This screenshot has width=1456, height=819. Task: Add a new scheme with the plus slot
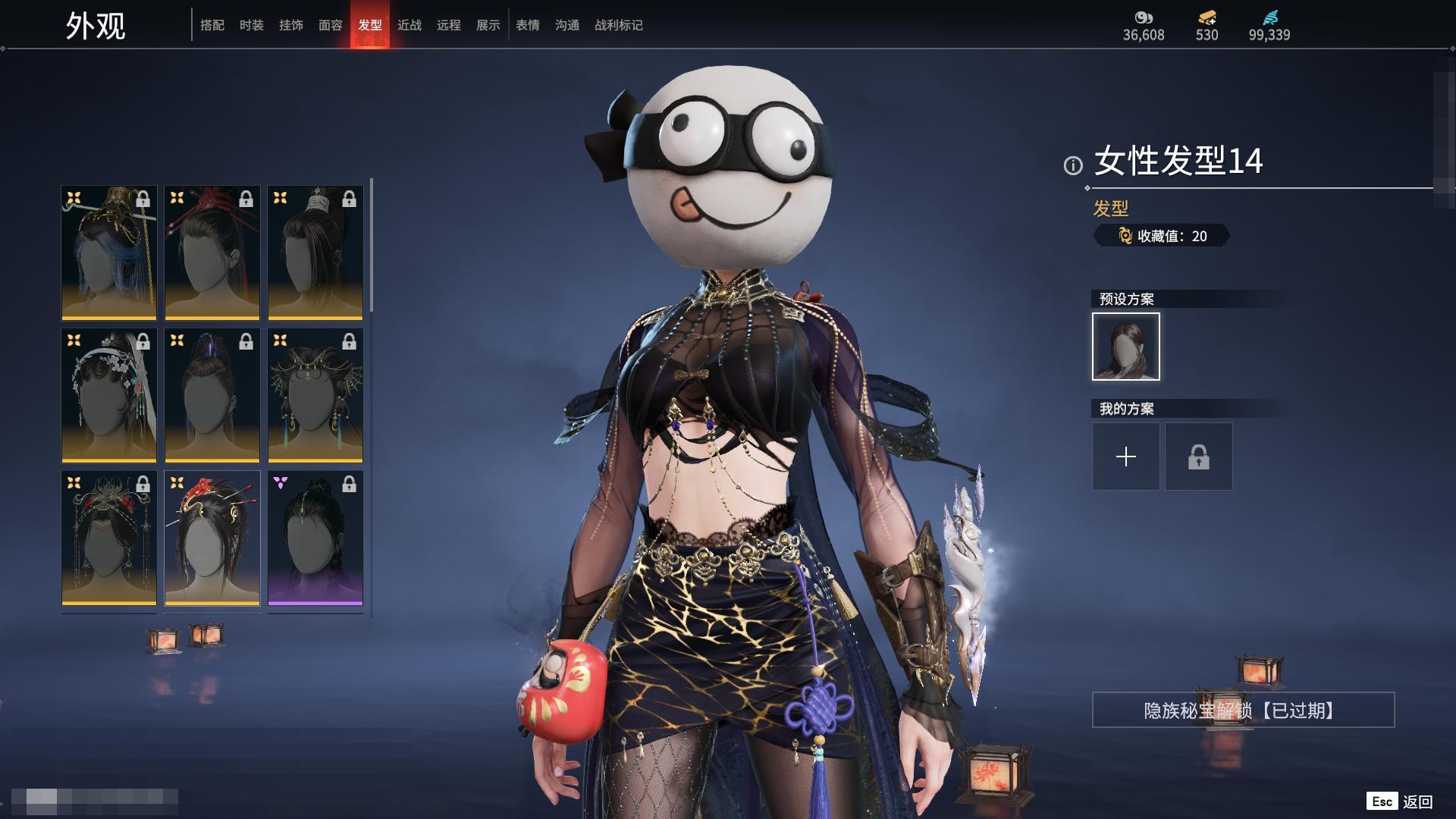click(1126, 457)
